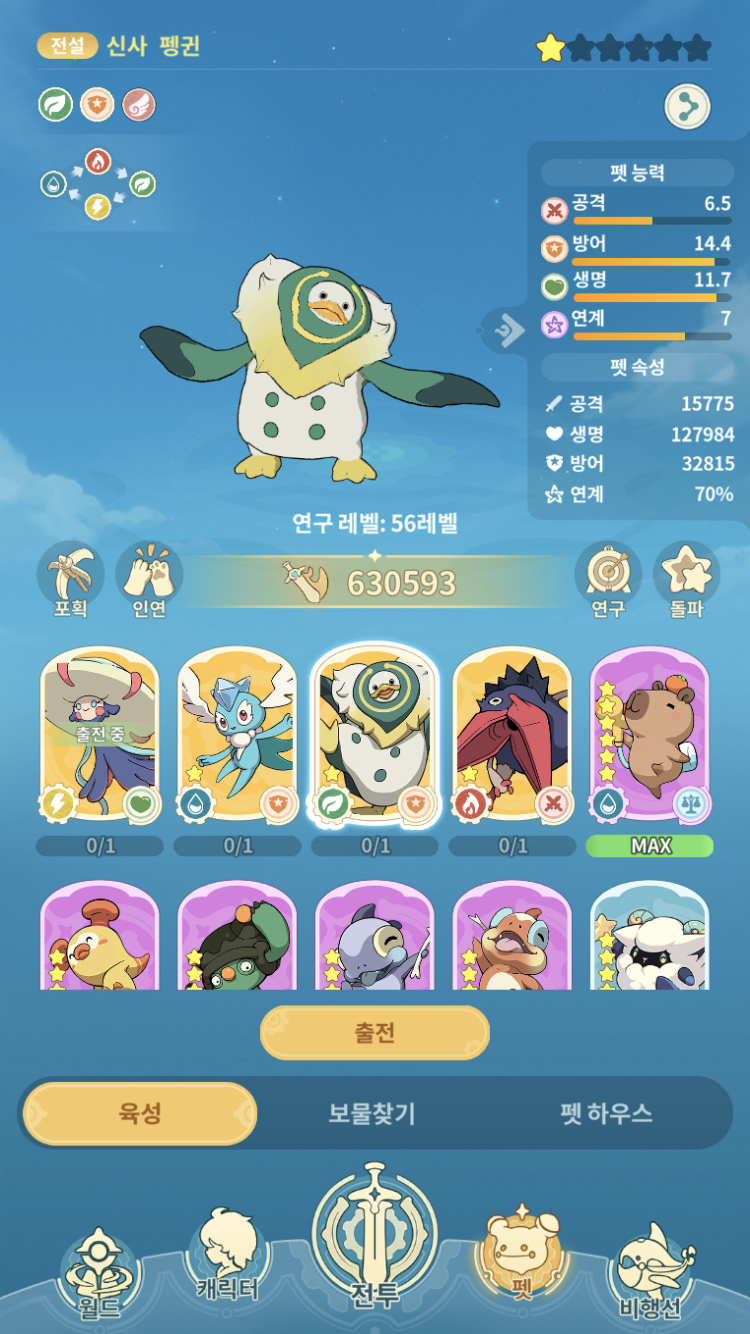This screenshot has width=750, height=1334.
Task: Open the 돌파 breakthrough feature
Action: point(686,580)
